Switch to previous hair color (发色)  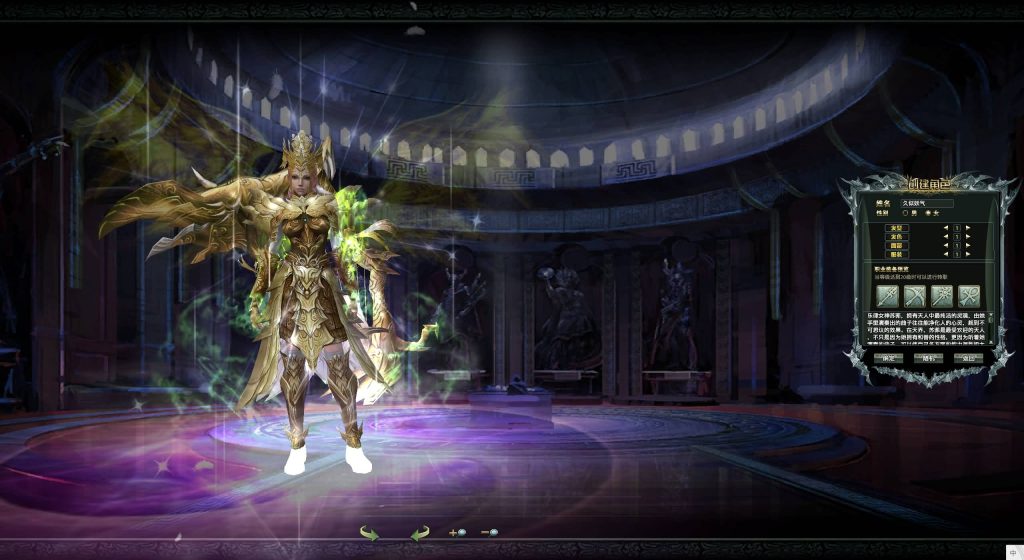coord(945,236)
